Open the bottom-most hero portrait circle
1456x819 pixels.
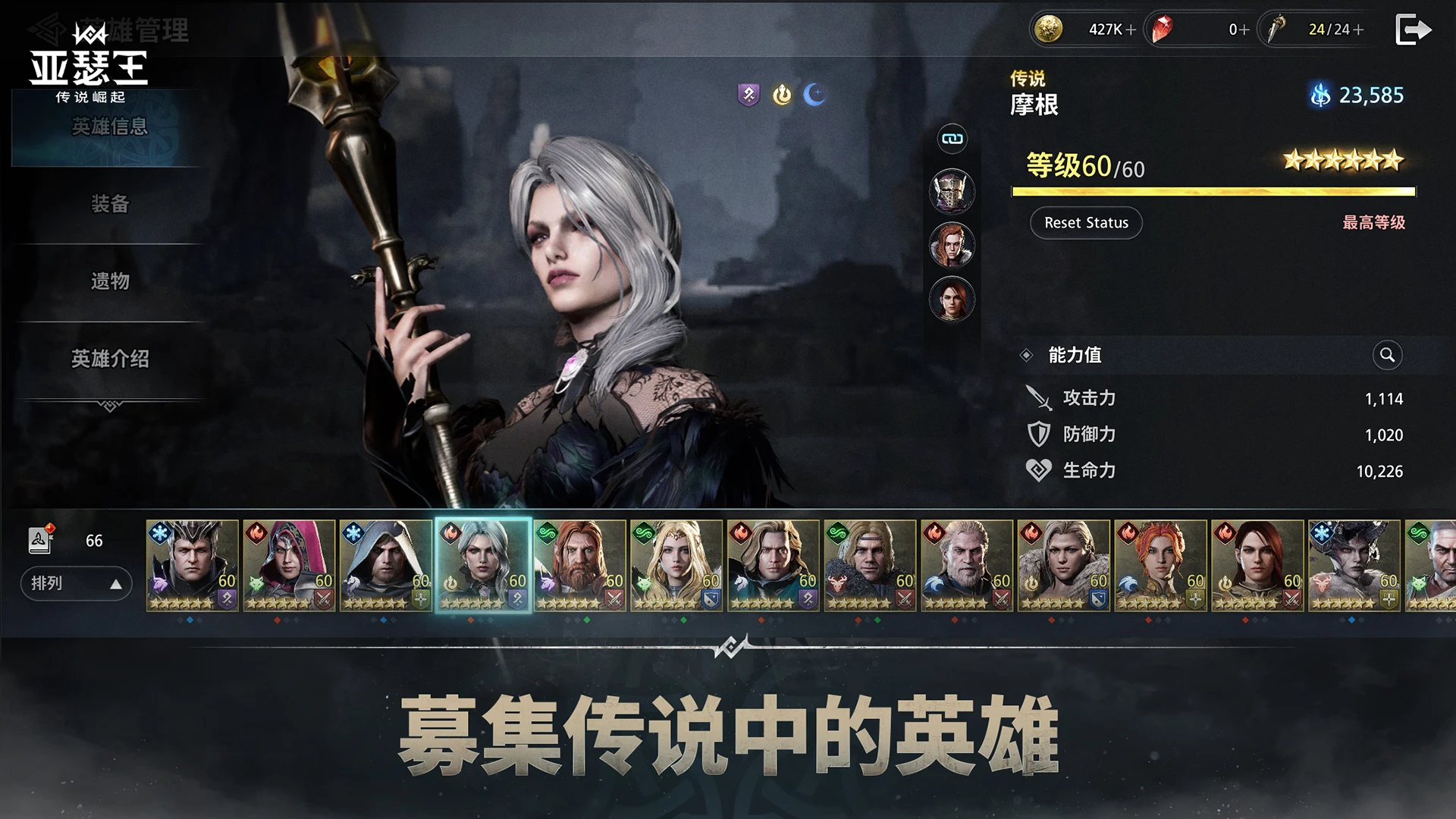coord(952,299)
